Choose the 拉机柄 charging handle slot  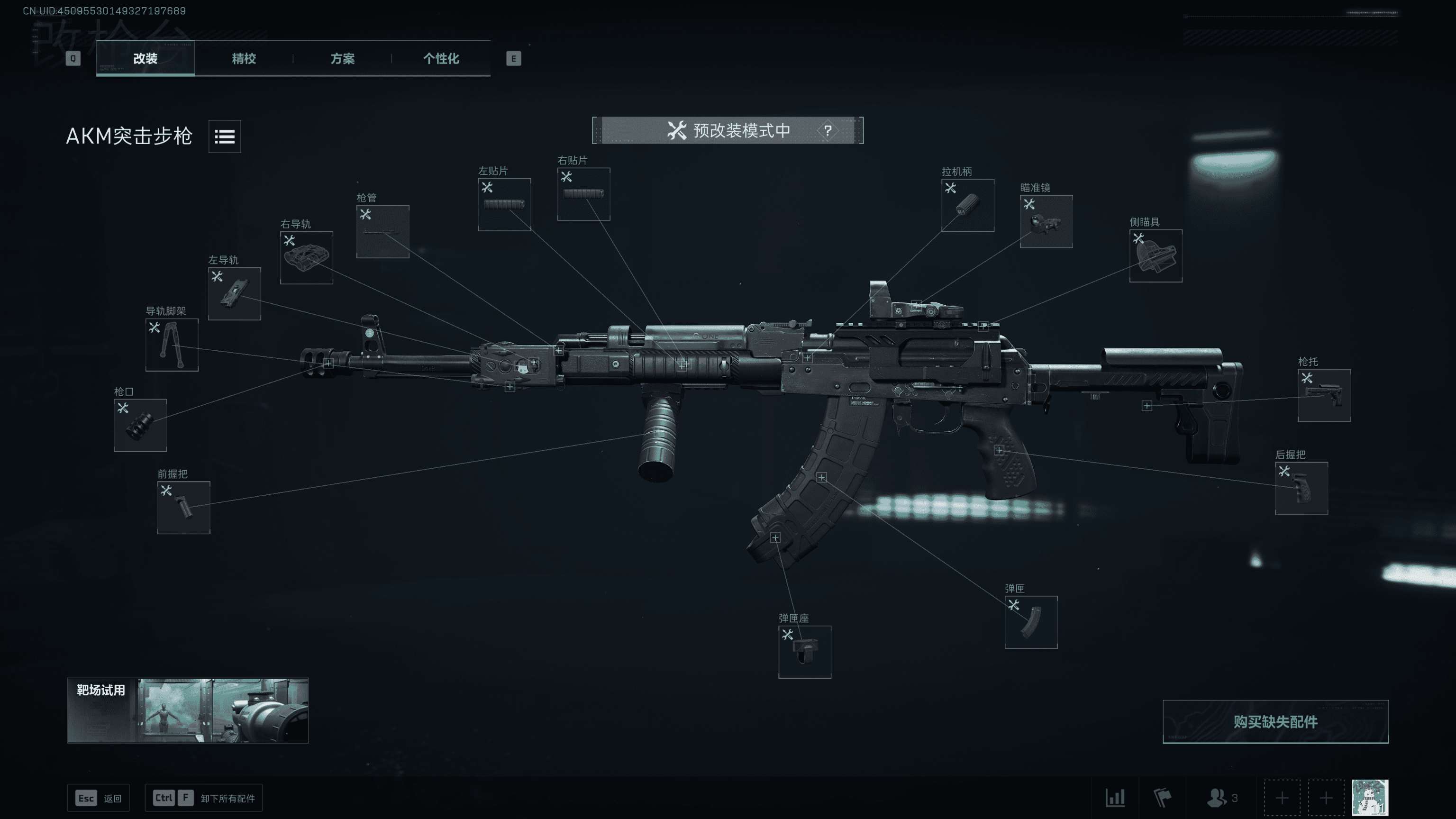[968, 205]
